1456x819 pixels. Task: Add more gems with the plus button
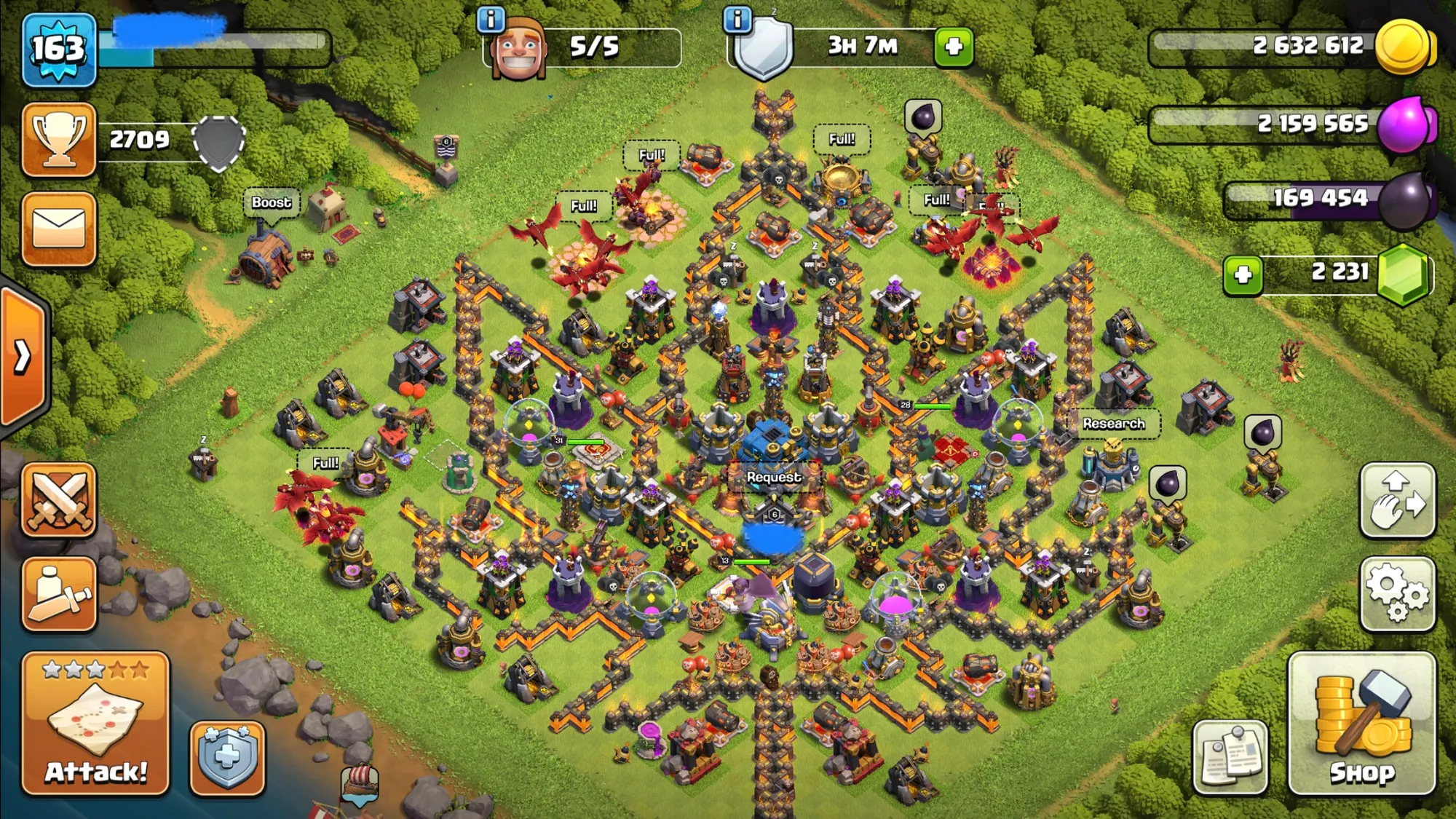1243,274
